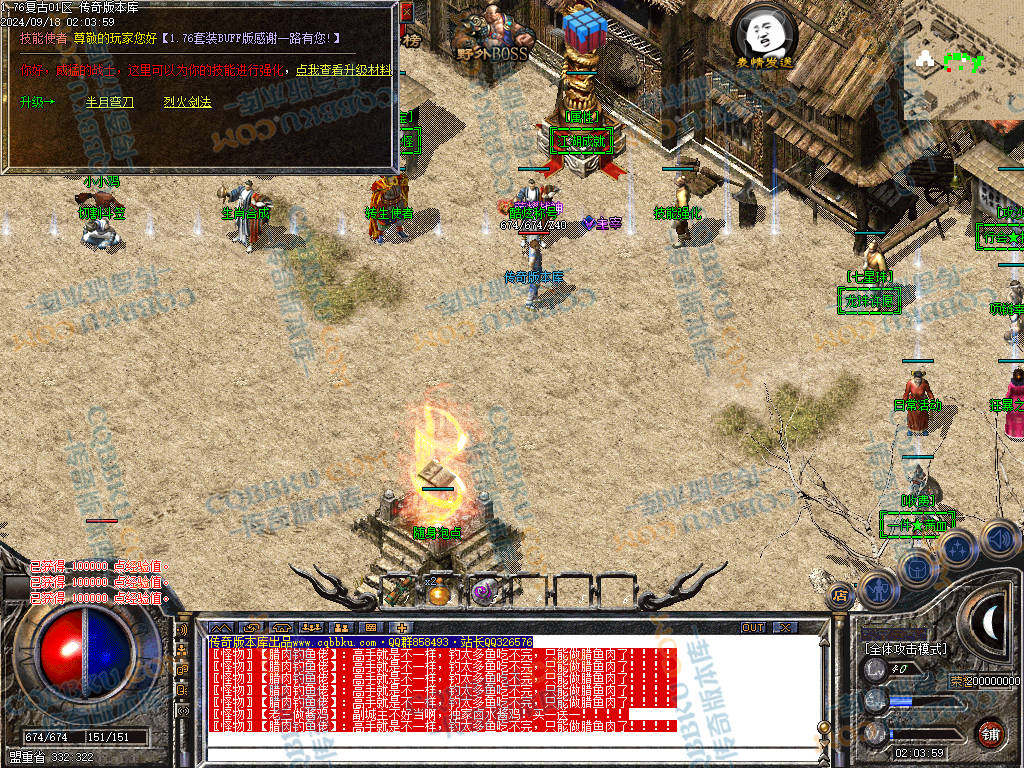Toggle sound with the speaker icon
The image size is (1024, 768).
[998, 538]
